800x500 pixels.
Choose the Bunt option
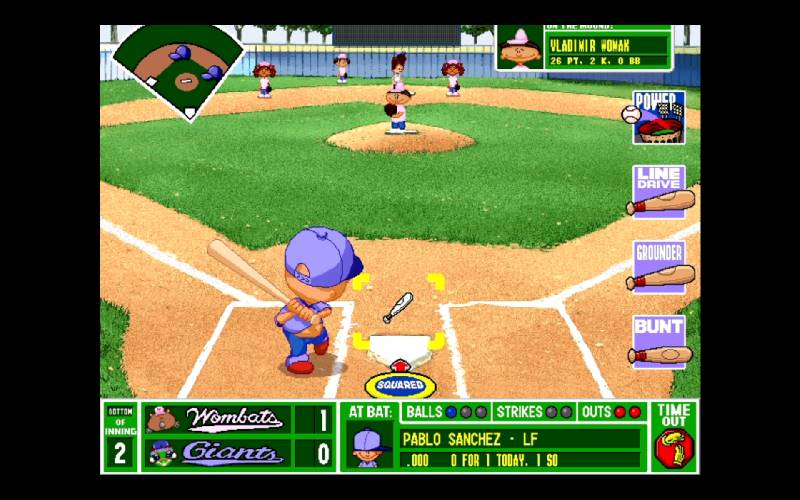pos(660,342)
